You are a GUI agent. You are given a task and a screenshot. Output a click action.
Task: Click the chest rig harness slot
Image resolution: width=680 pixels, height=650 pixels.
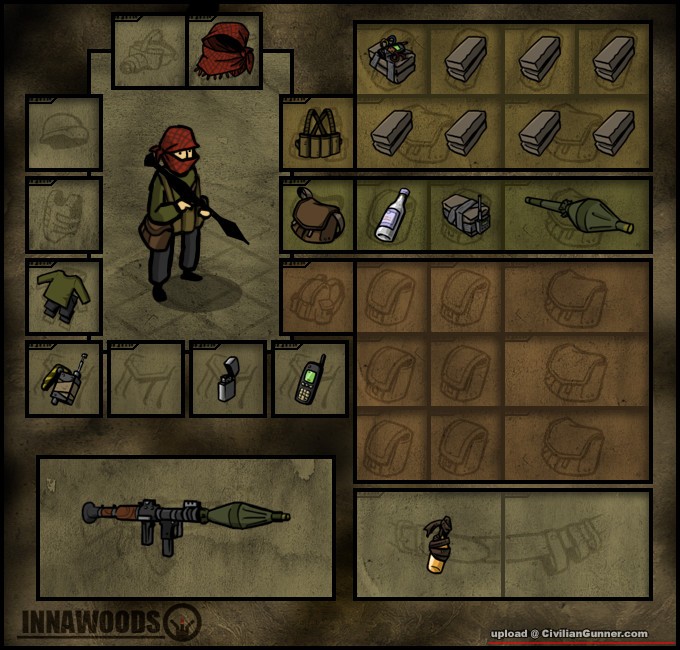(318, 133)
